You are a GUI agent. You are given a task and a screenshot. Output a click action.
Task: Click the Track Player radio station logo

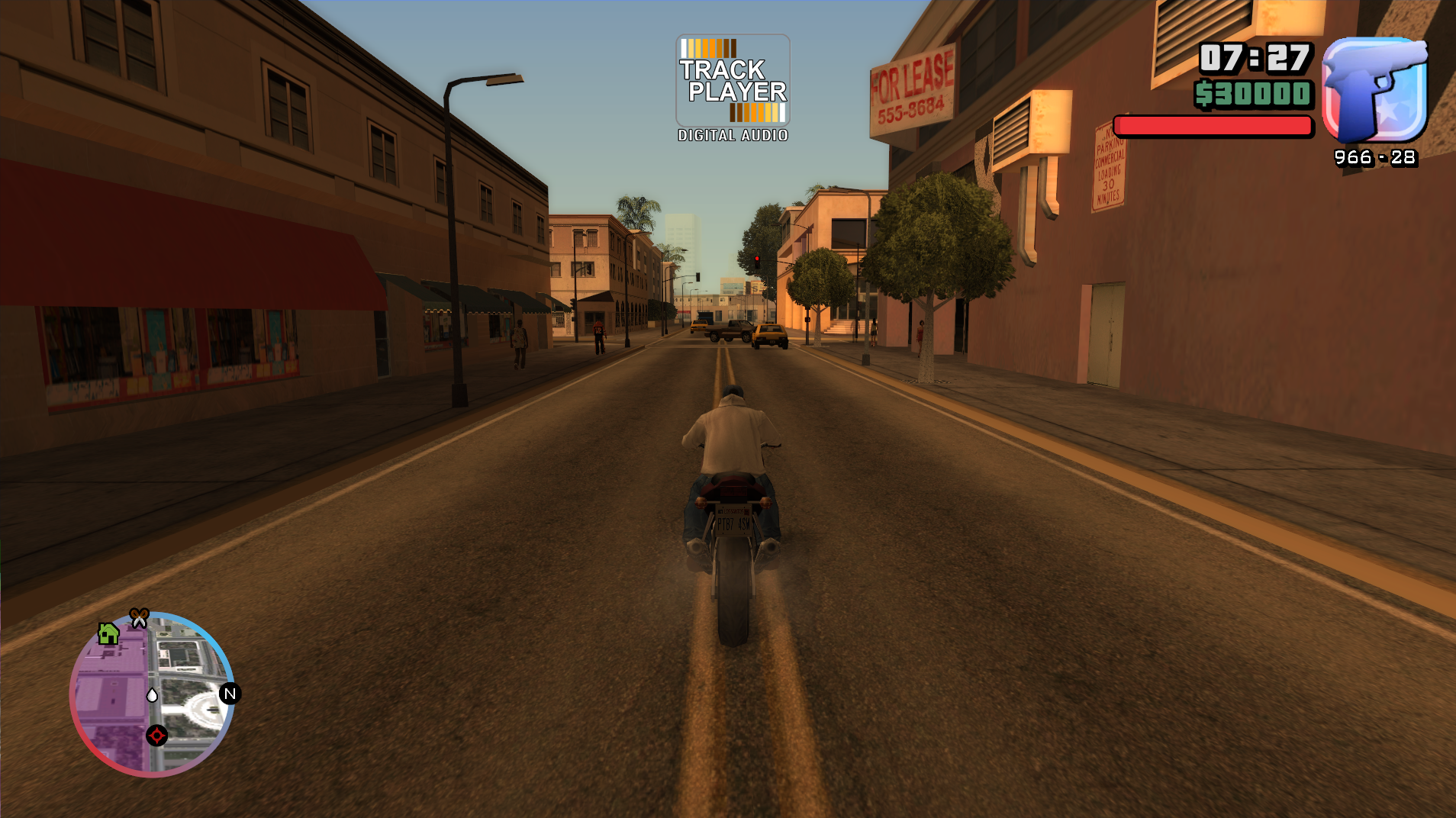732,79
